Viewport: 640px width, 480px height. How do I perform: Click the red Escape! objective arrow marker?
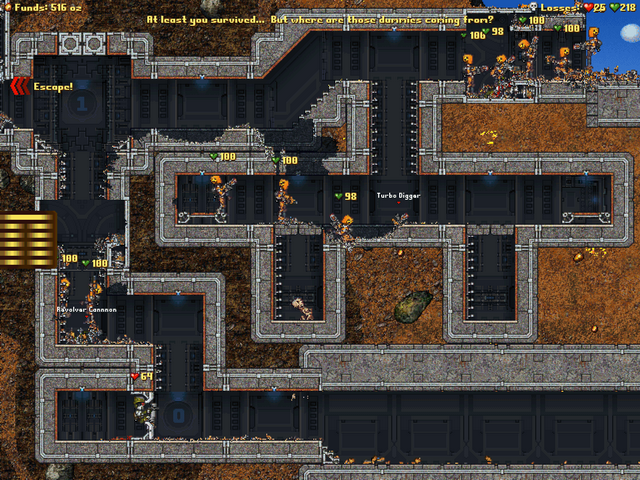click(18, 87)
